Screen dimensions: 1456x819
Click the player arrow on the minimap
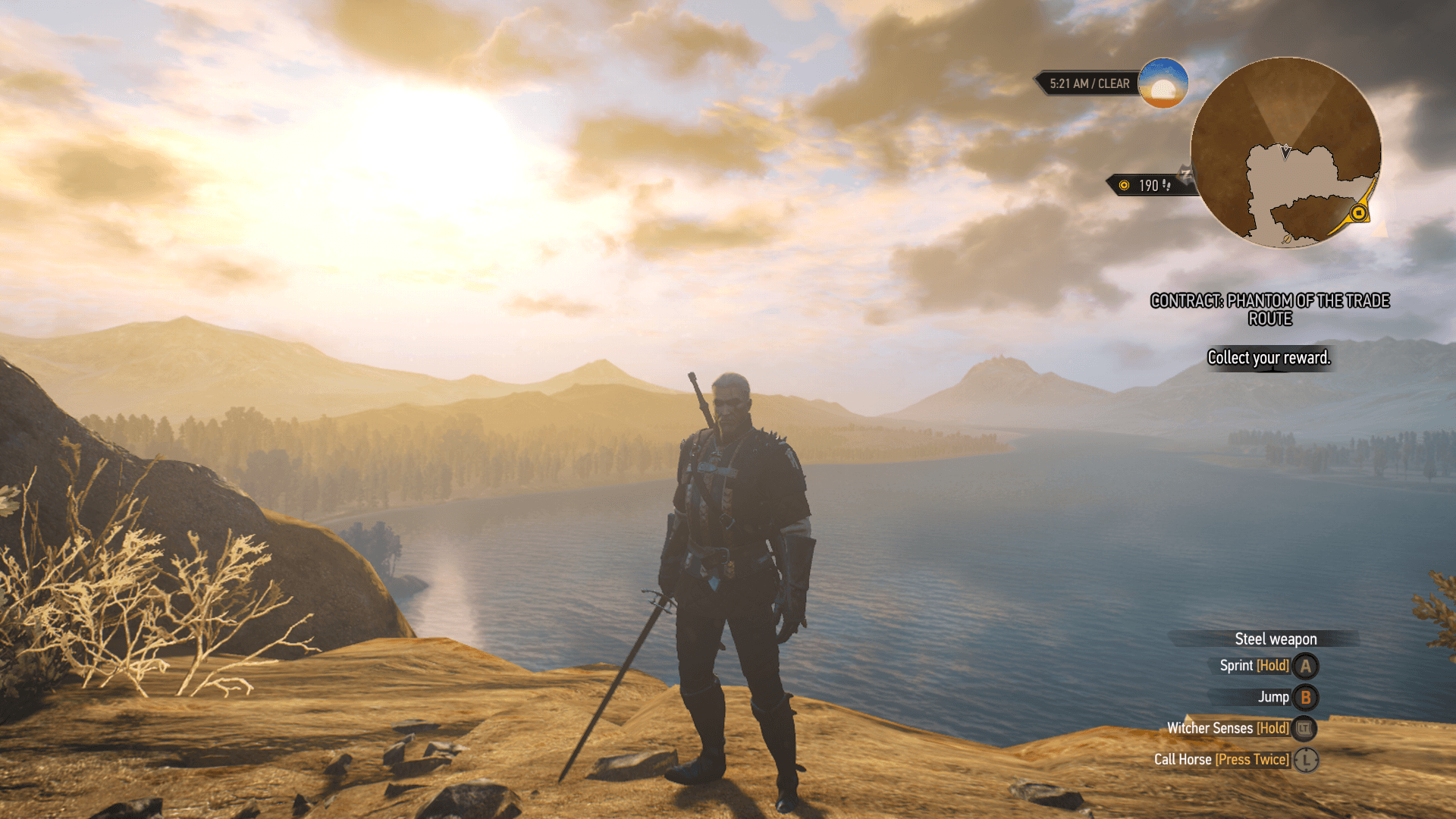coord(1285,152)
